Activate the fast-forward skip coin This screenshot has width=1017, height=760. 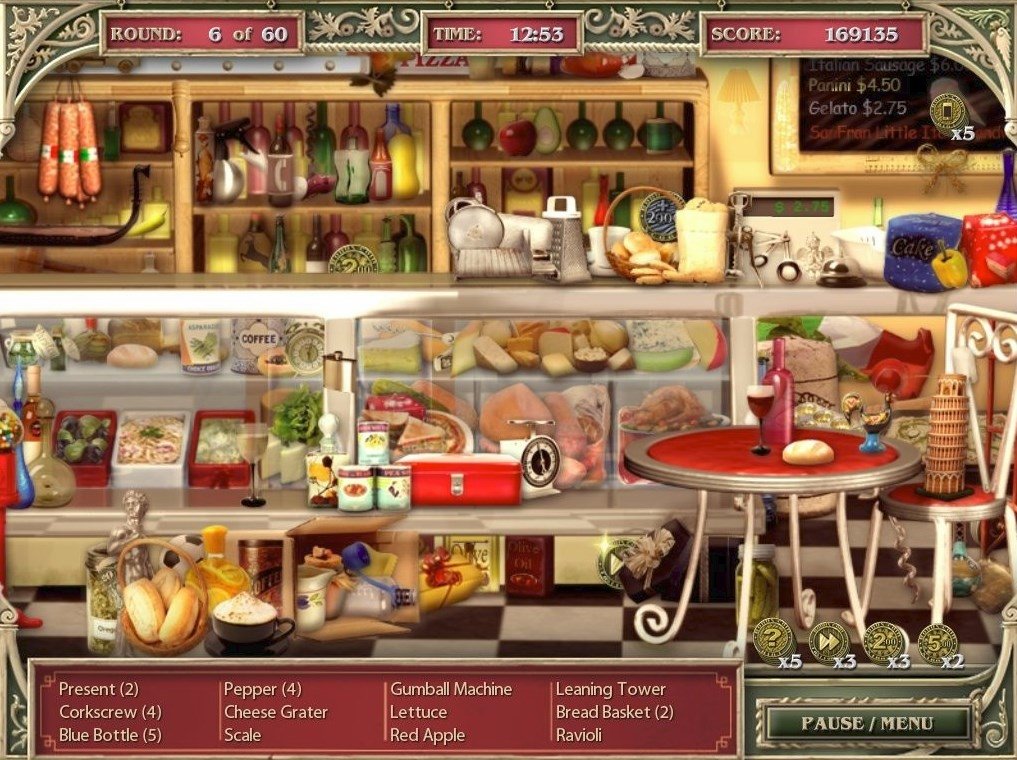(x=828, y=641)
